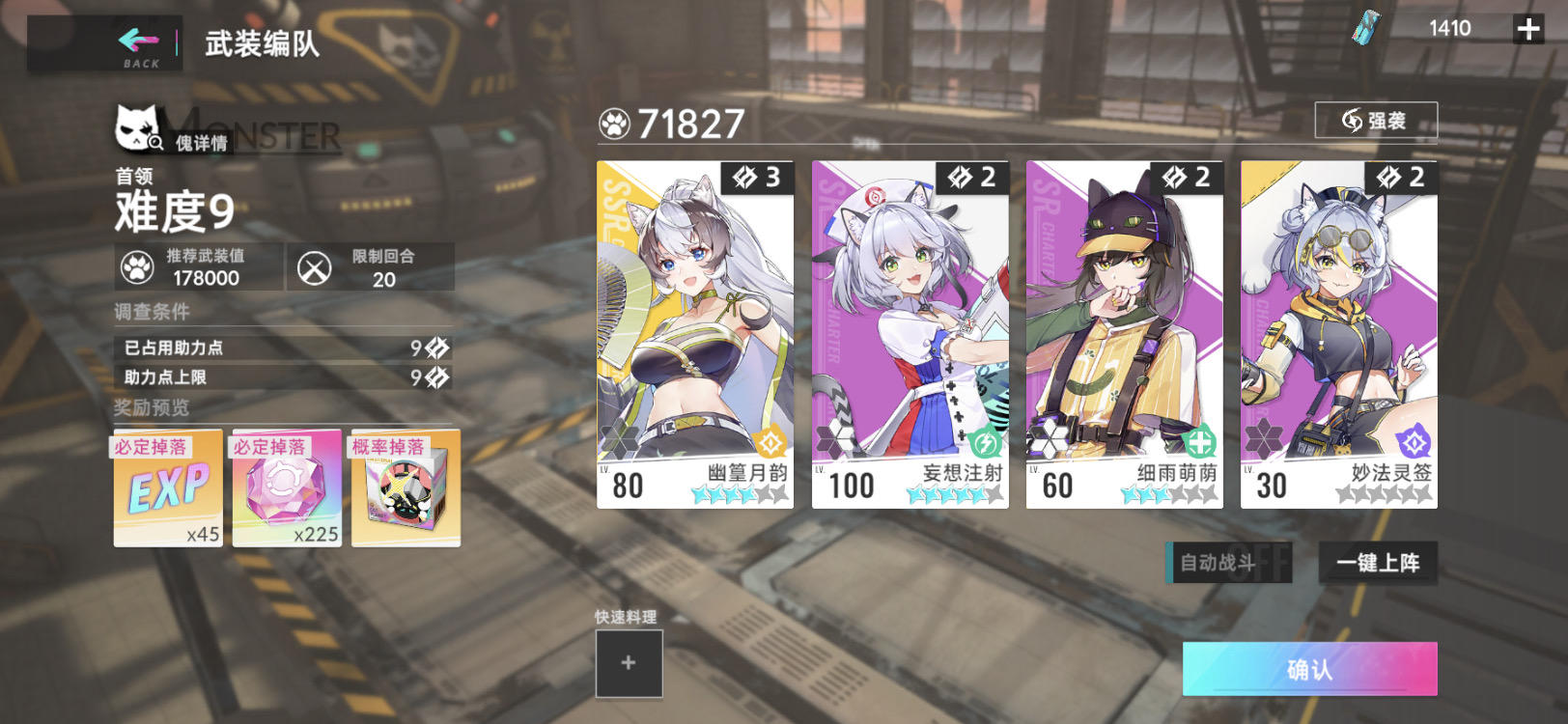Open currency purchase with the top-right plus
Screen dimensions: 1568x724
pos(1528,29)
